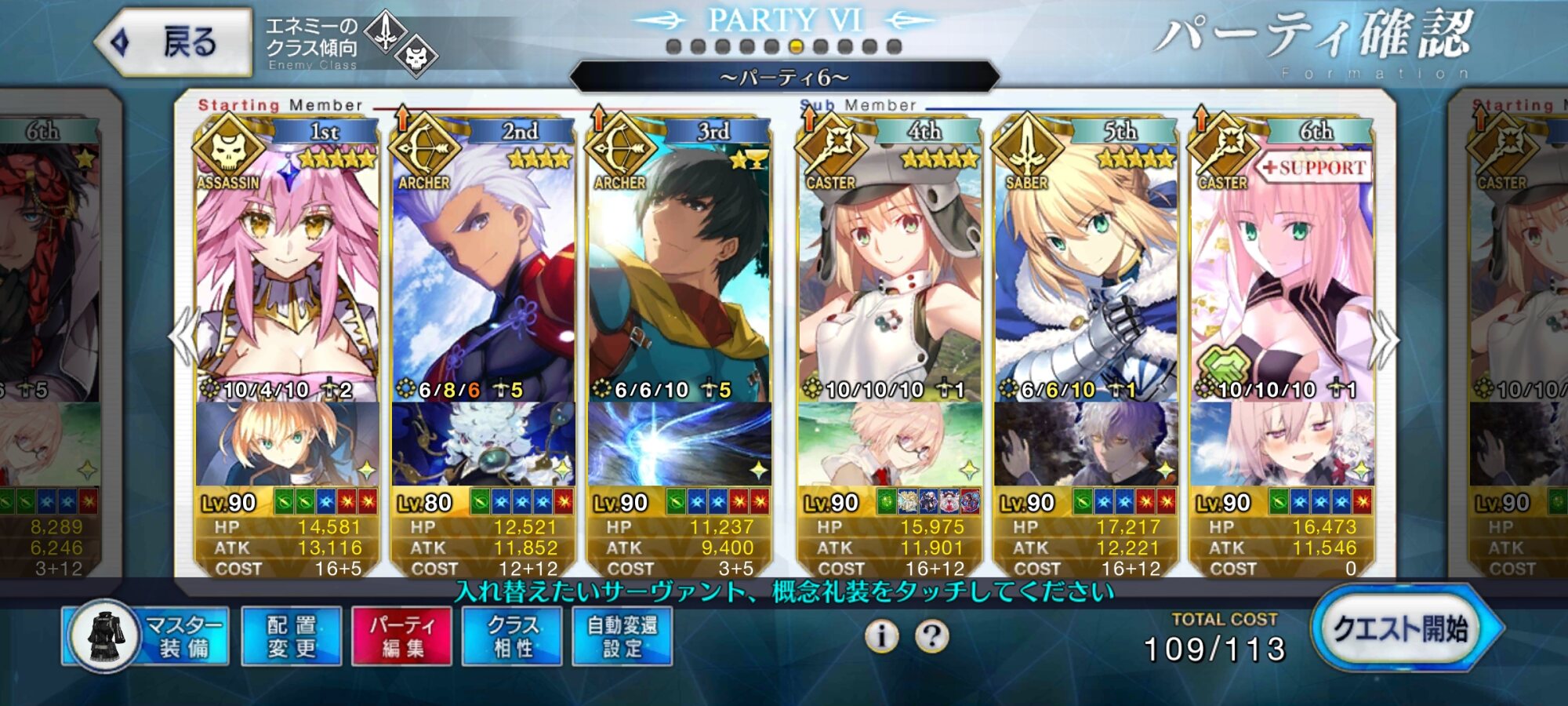This screenshot has width=1568, height=706.
Task: Jump to the first party page dot
Action: (x=673, y=47)
